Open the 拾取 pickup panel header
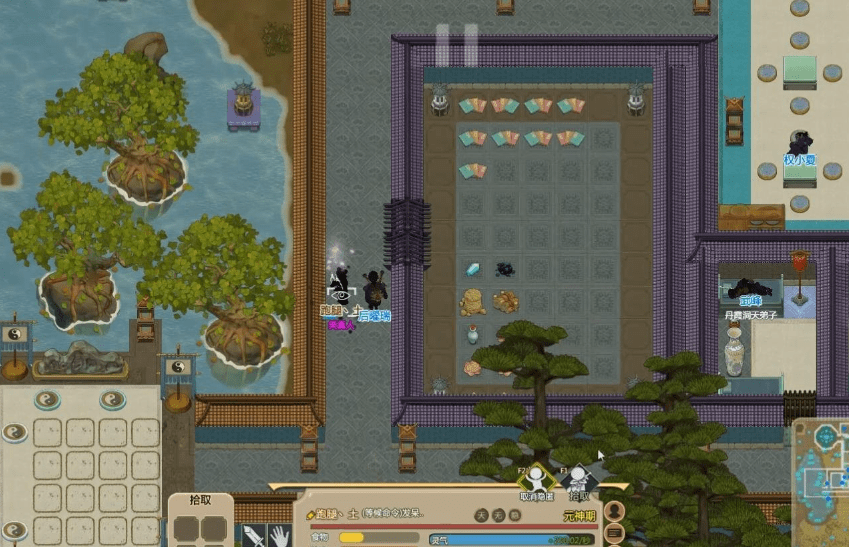This screenshot has height=547, width=849. click(x=200, y=499)
